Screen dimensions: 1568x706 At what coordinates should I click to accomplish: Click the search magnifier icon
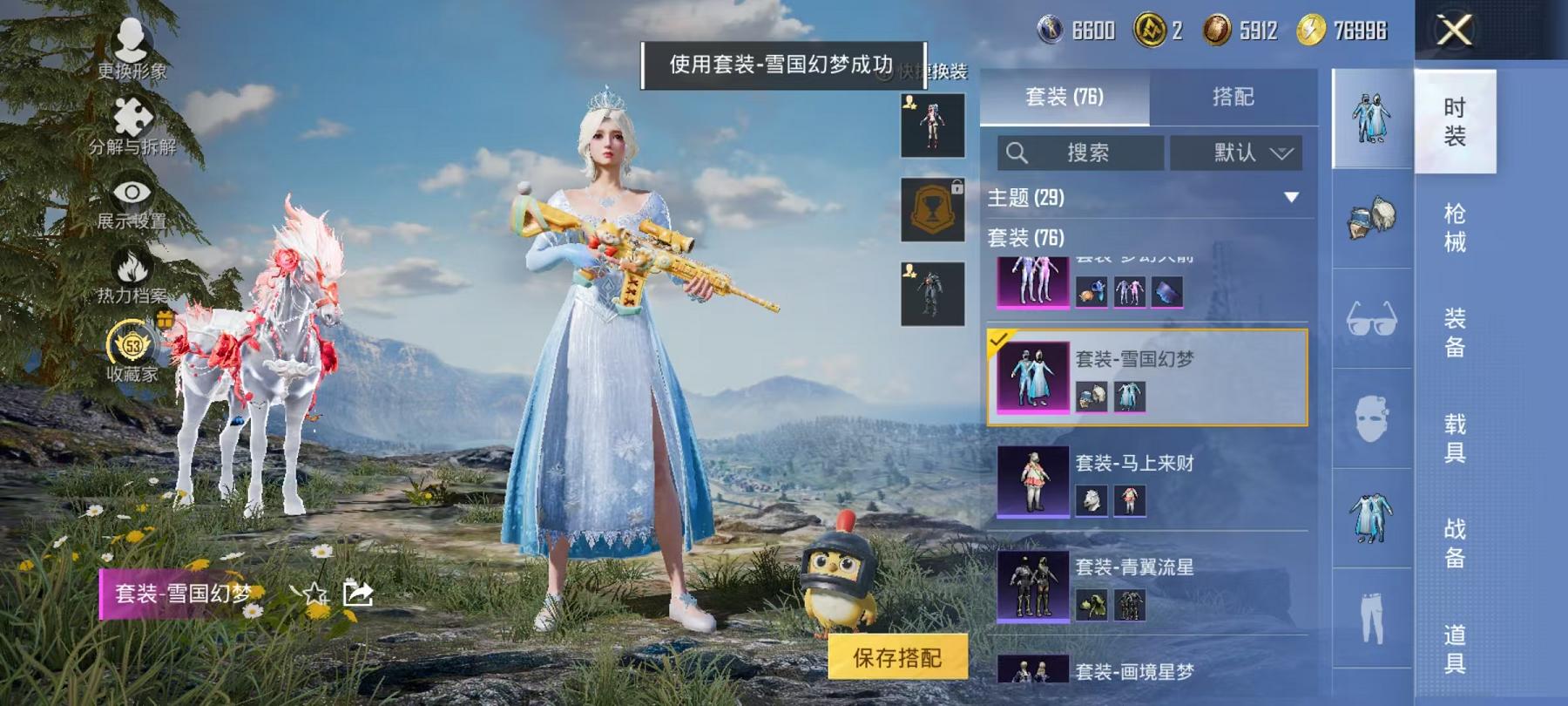[1017, 152]
